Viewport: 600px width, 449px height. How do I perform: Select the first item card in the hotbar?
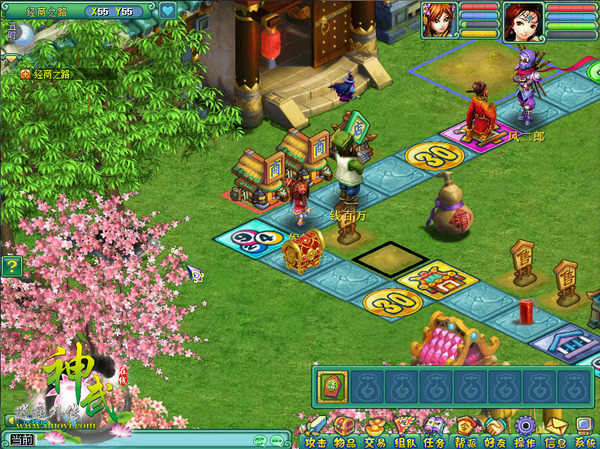point(335,386)
